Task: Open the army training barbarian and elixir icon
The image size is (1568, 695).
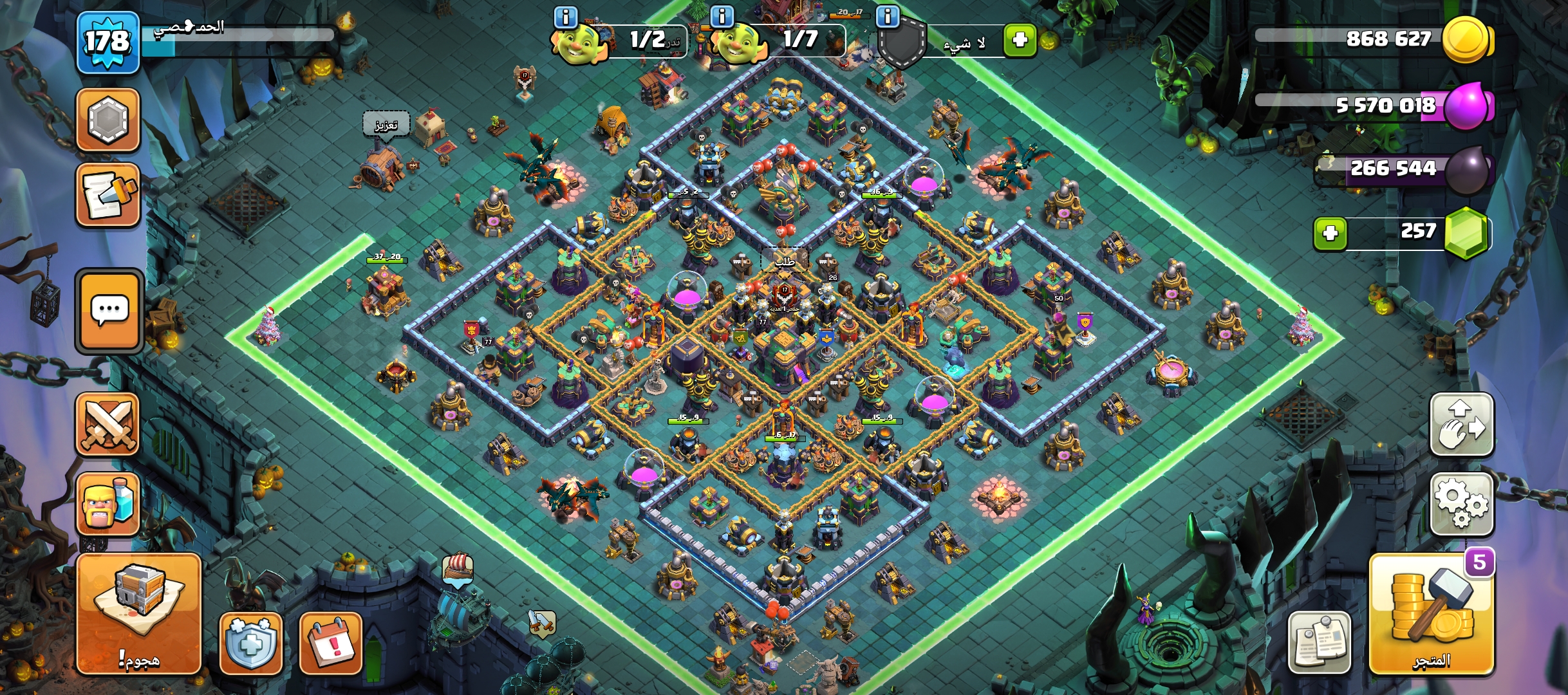Action: 108,504
